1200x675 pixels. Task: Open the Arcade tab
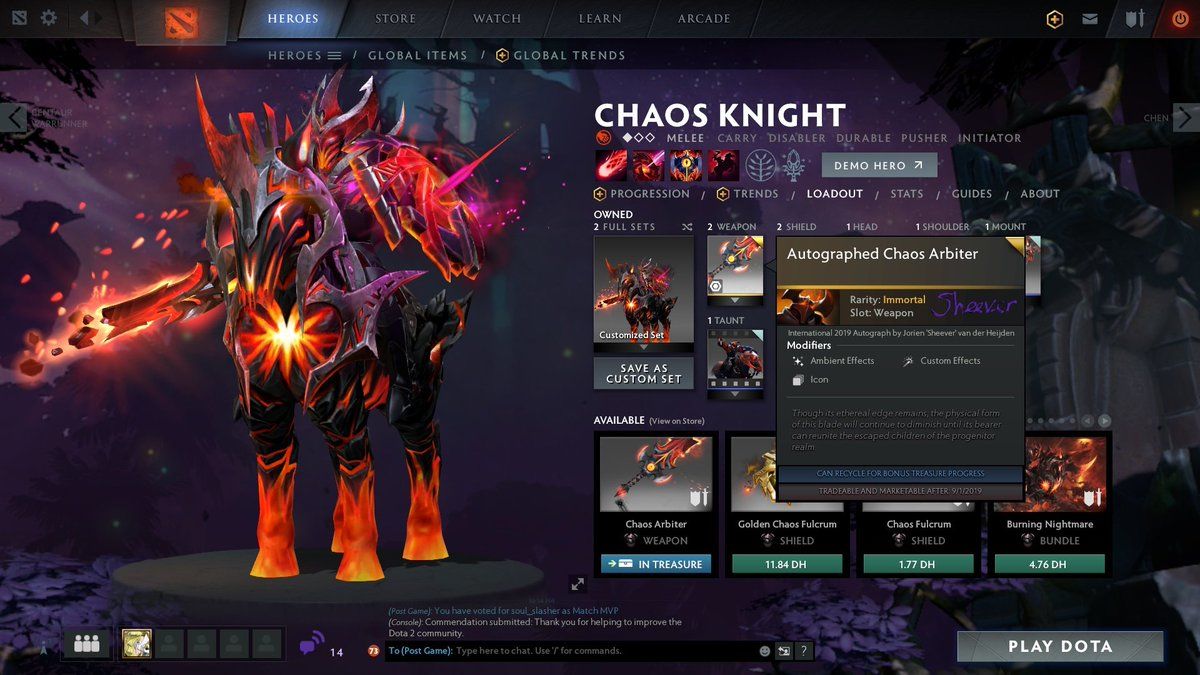(x=704, y=18)
